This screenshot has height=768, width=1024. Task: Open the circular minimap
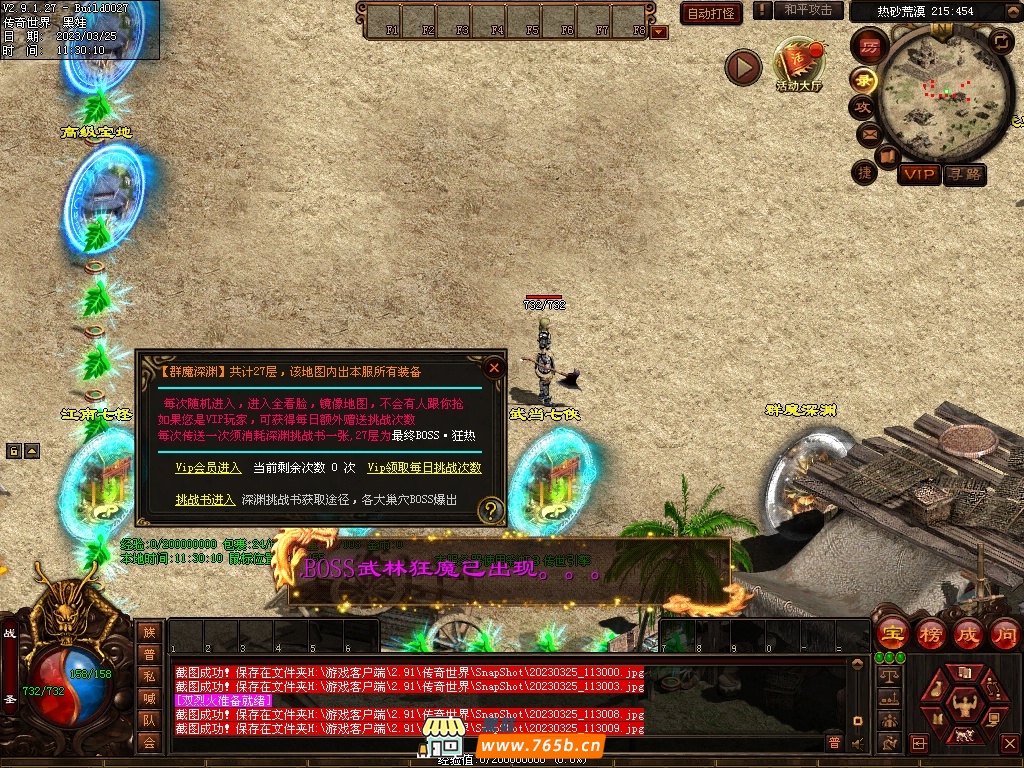(x=945, y=95)
